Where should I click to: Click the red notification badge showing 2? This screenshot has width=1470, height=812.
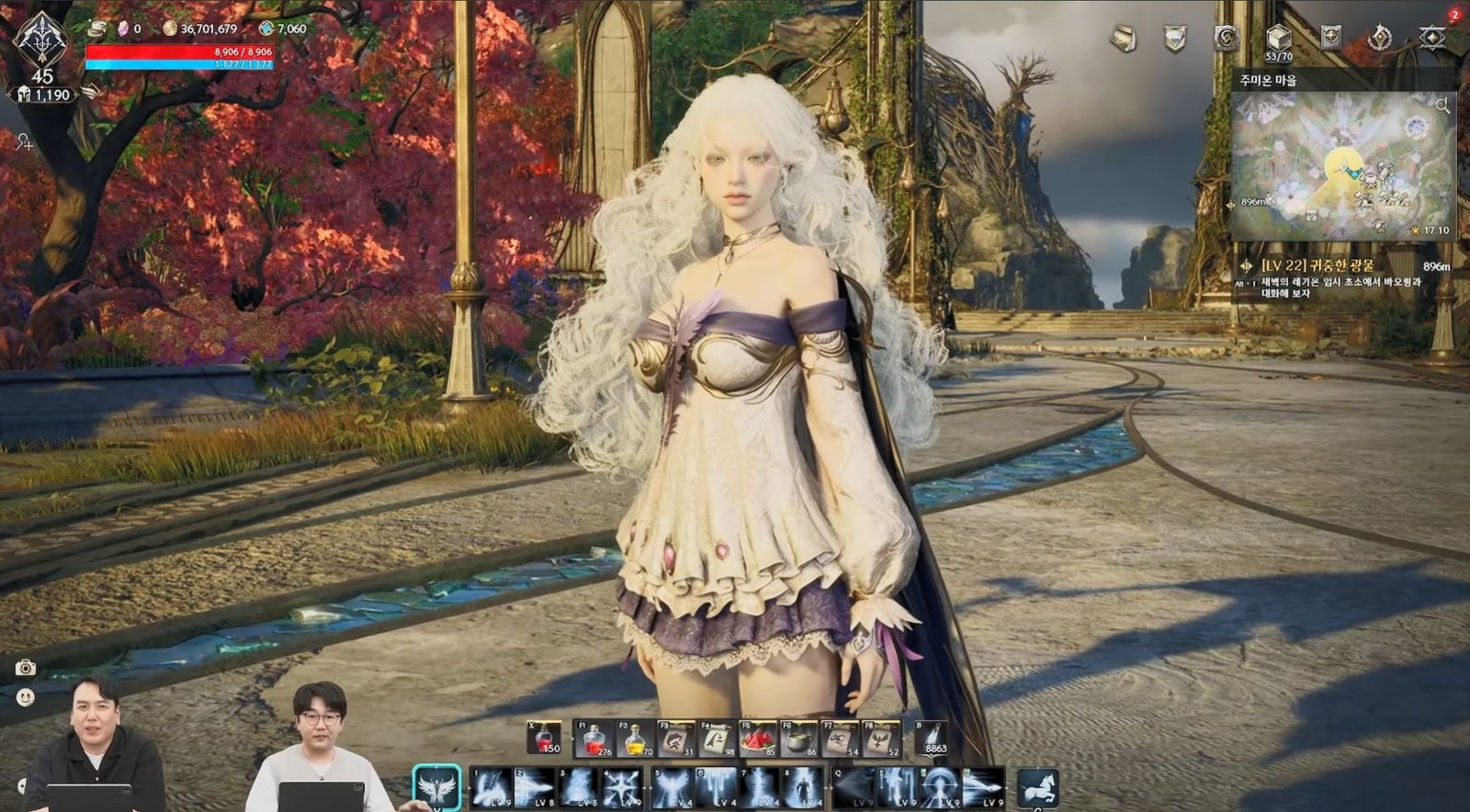point(1455,14)
